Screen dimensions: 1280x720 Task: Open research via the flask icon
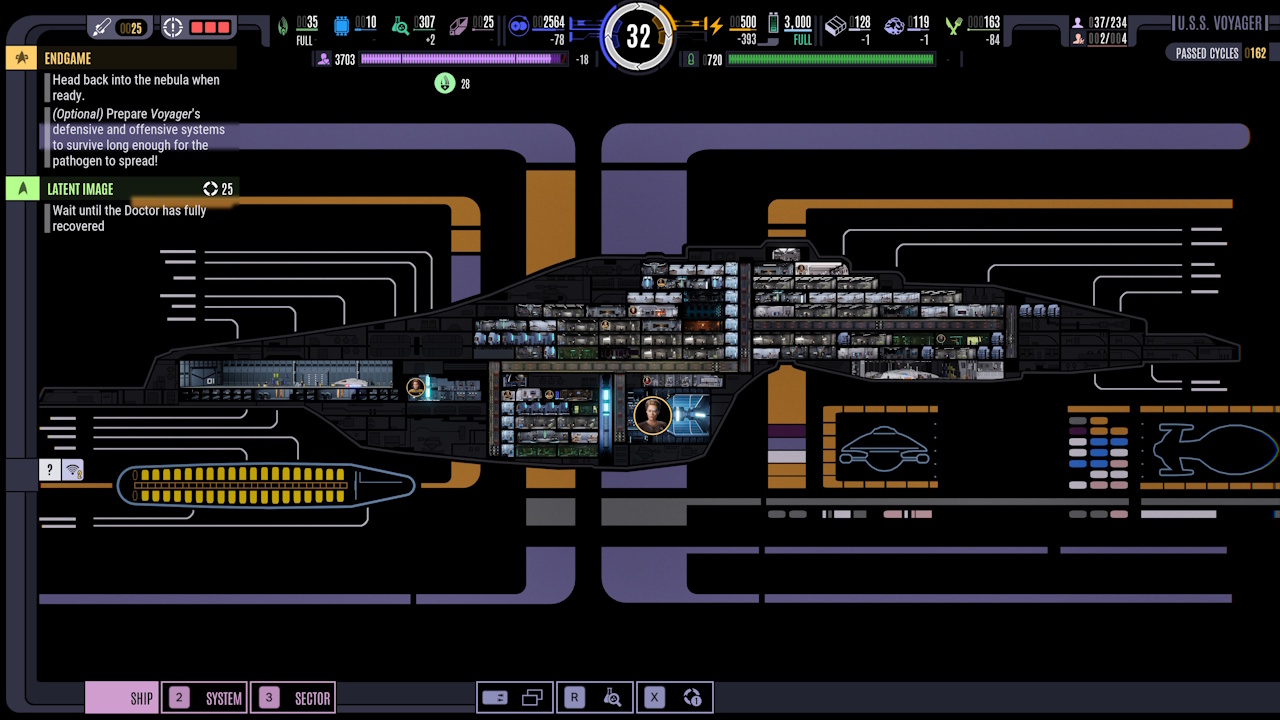pos(613,697)
